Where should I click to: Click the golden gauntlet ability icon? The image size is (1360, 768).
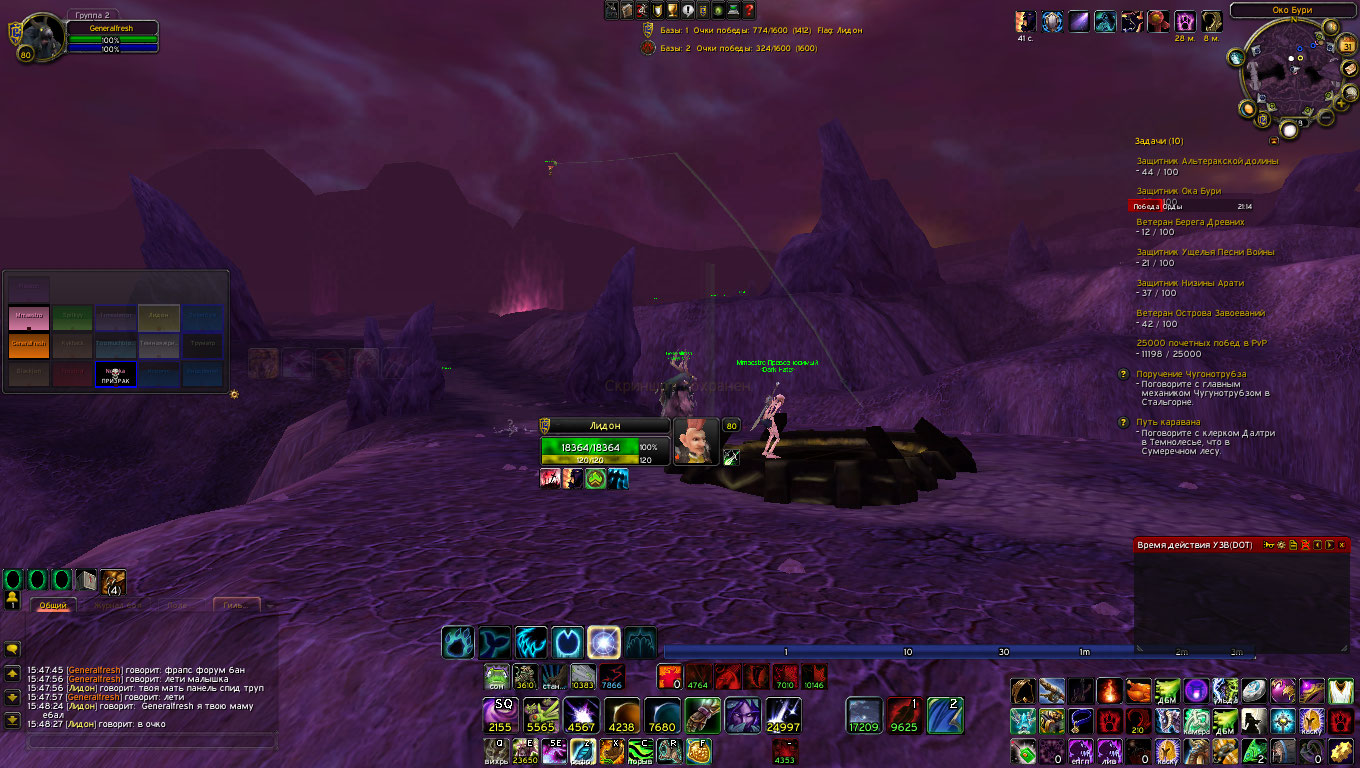(702, 714)
